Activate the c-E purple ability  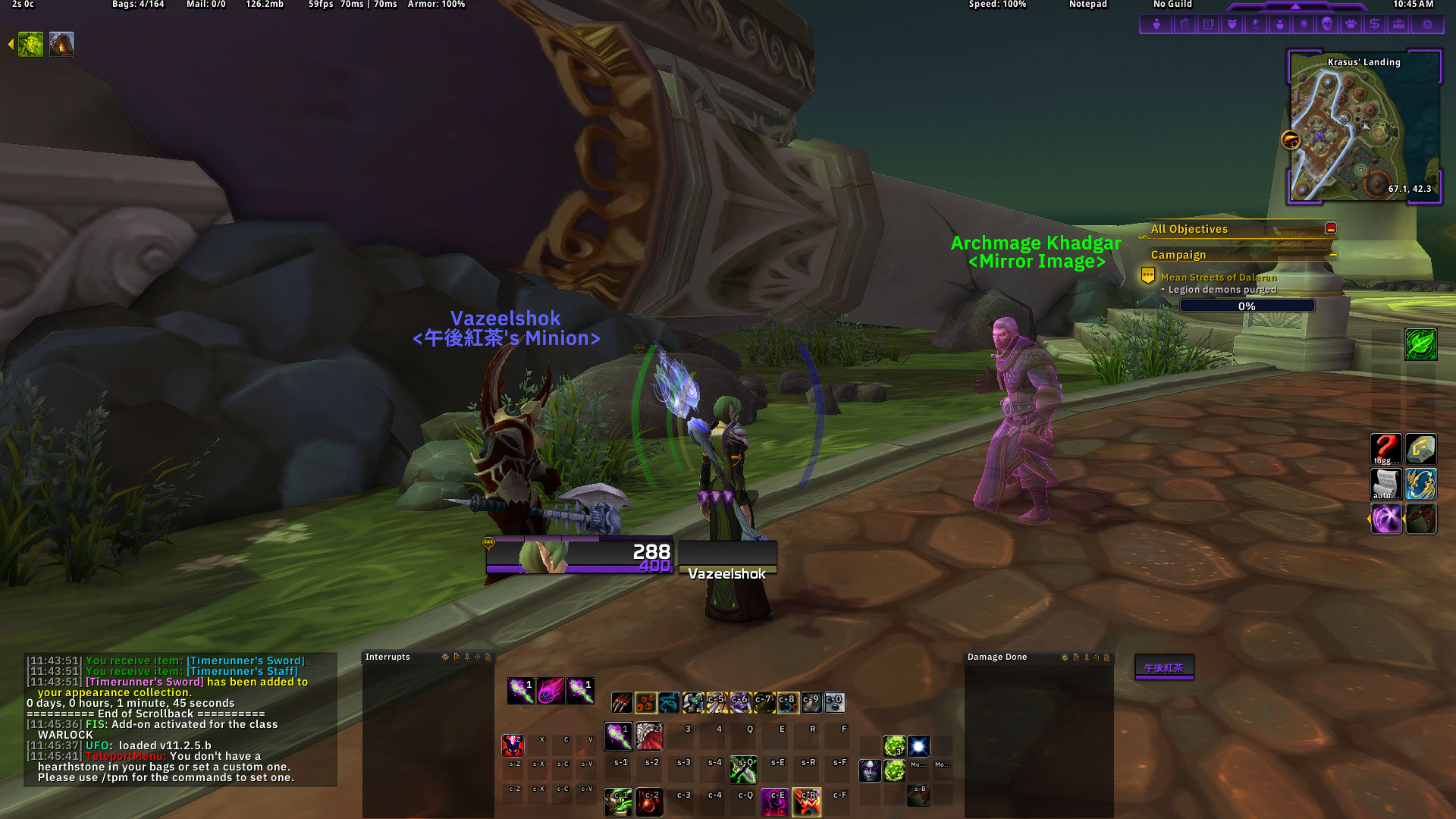[775, 802]
